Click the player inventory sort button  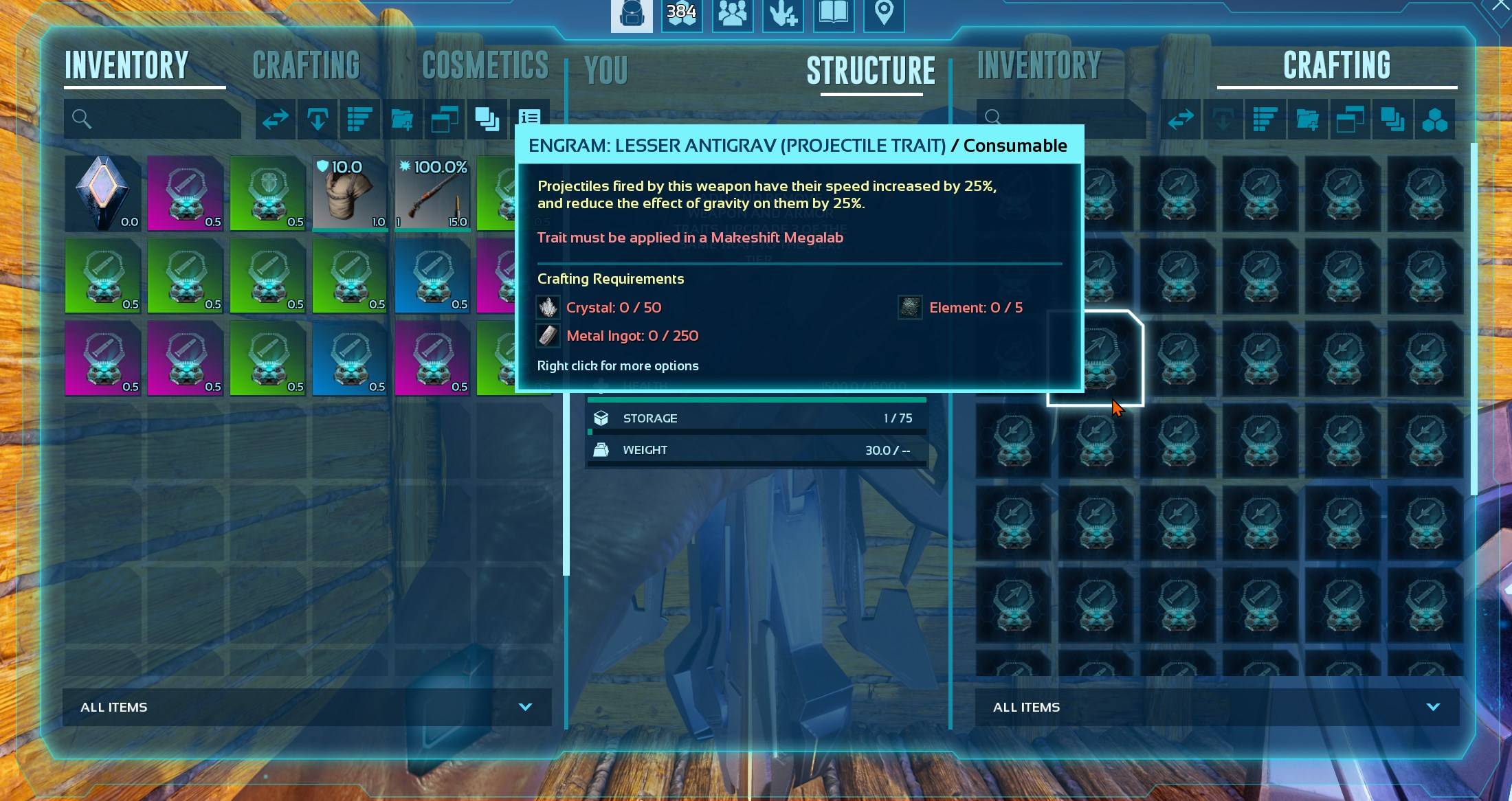[x=359, y=120]
